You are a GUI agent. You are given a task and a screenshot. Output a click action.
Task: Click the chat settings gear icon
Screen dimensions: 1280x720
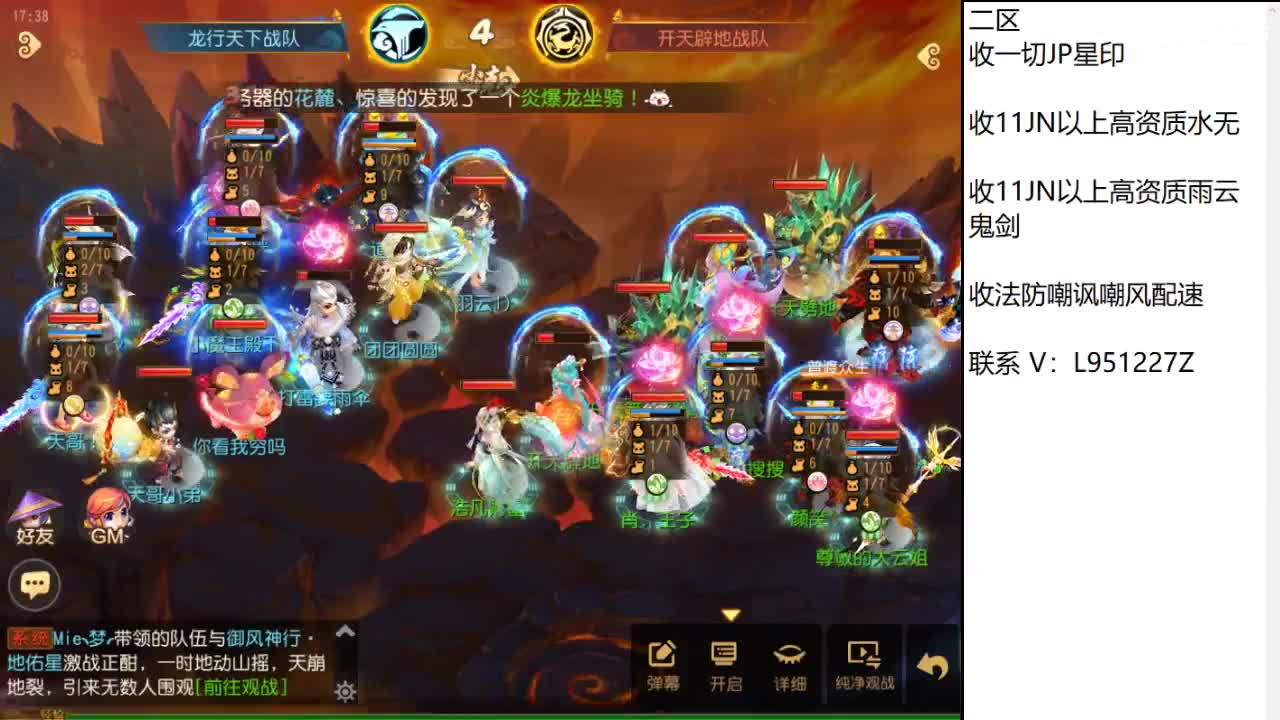344,690
